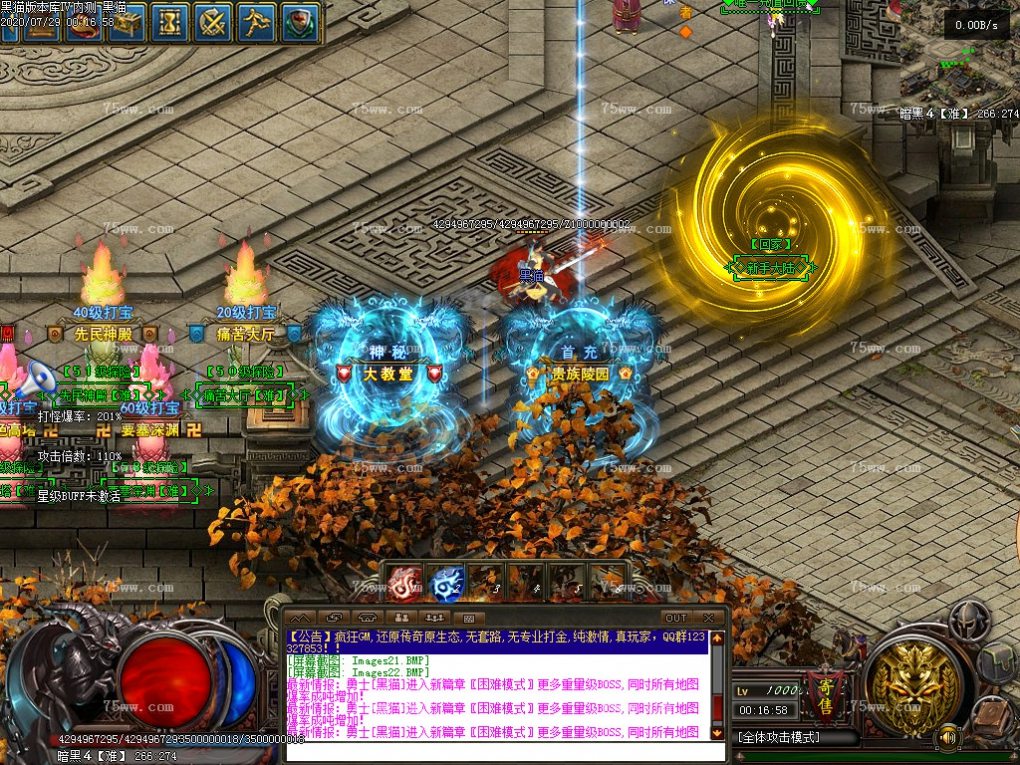Activate the running figure toolbar icon
The image size is (1020, 765).
click(257, 22)
